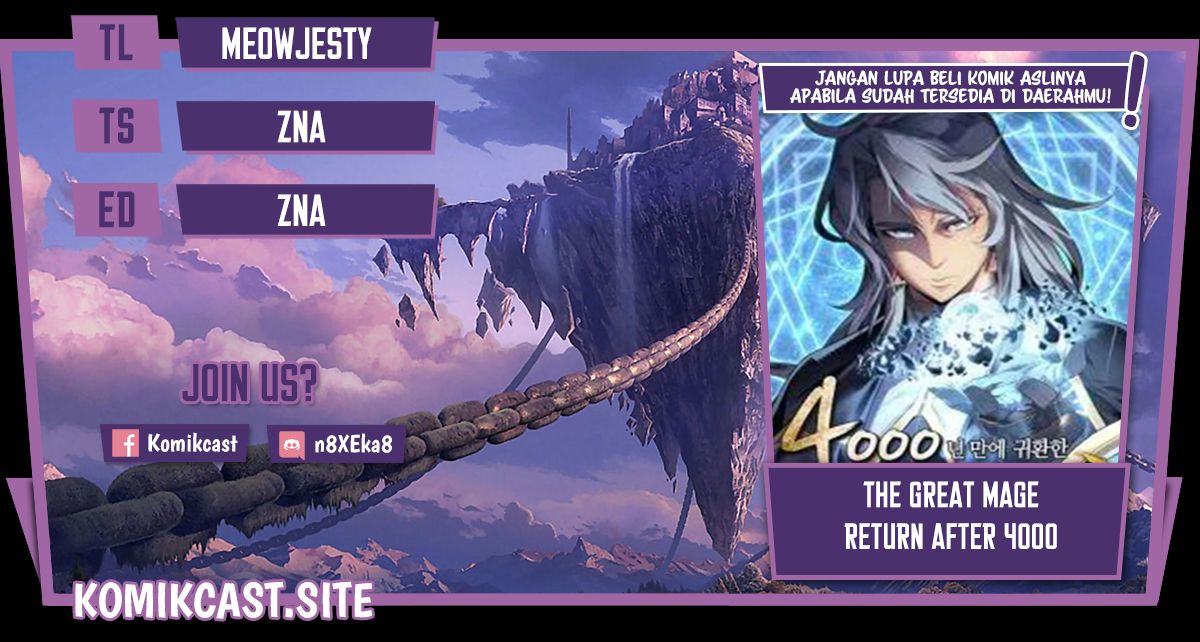
Task: Open the Komikcast Facebook badge
Action: tap(177, 443)
